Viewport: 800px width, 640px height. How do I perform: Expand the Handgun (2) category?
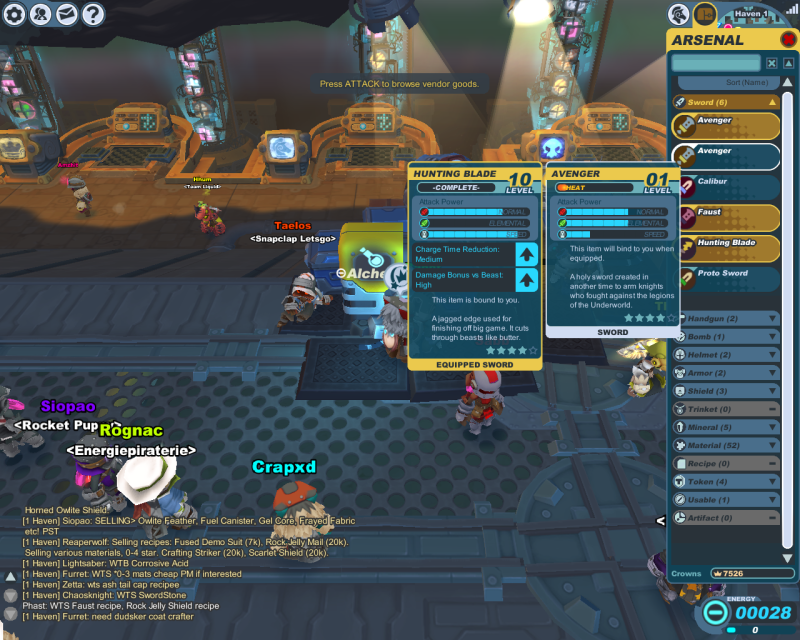tap(725, 319)
